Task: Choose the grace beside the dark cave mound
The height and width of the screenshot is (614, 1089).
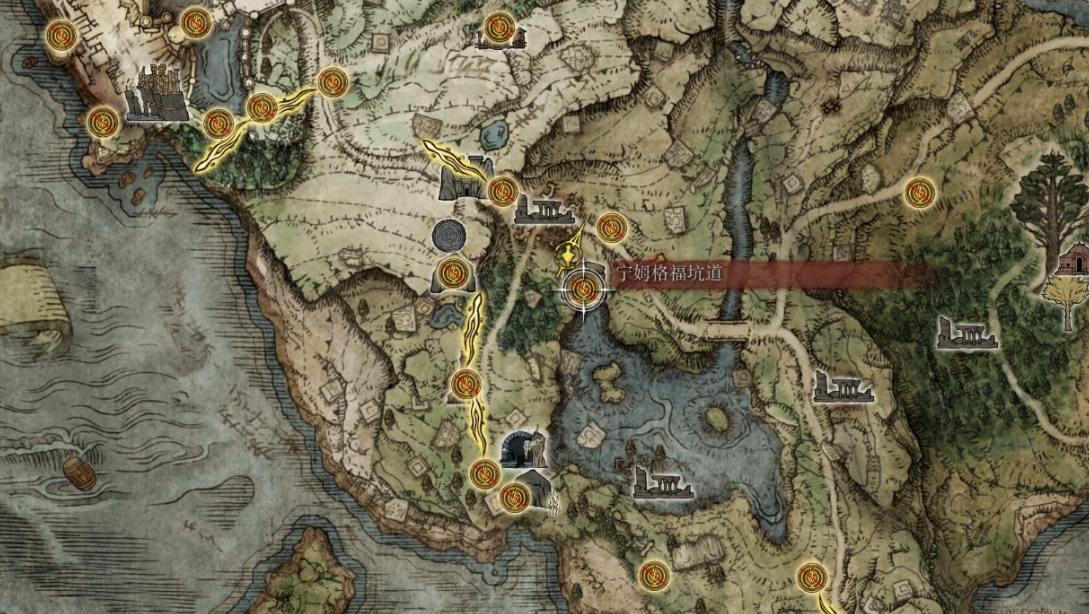Action: 514,497
